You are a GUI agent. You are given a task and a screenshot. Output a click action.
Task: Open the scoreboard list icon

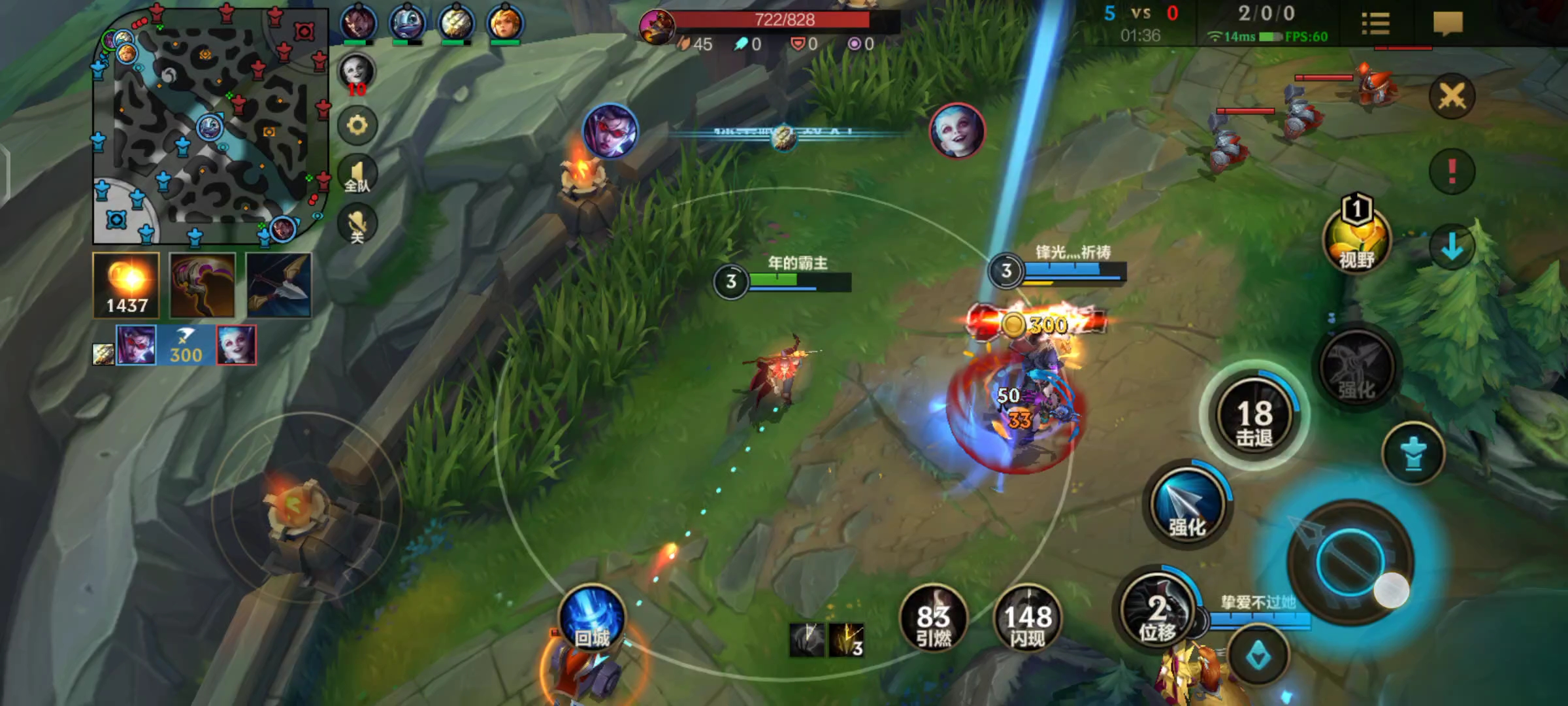coord(1375,24)
